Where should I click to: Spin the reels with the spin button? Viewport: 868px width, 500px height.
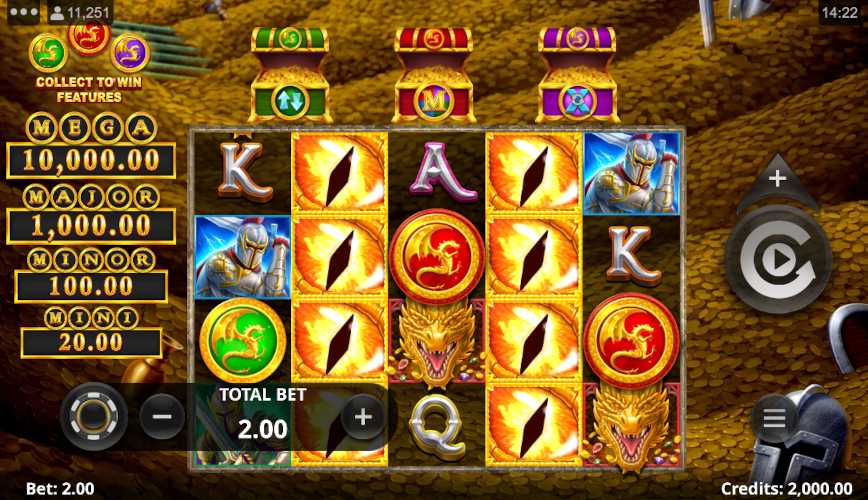pyautogui.click(x=778, y=262)
